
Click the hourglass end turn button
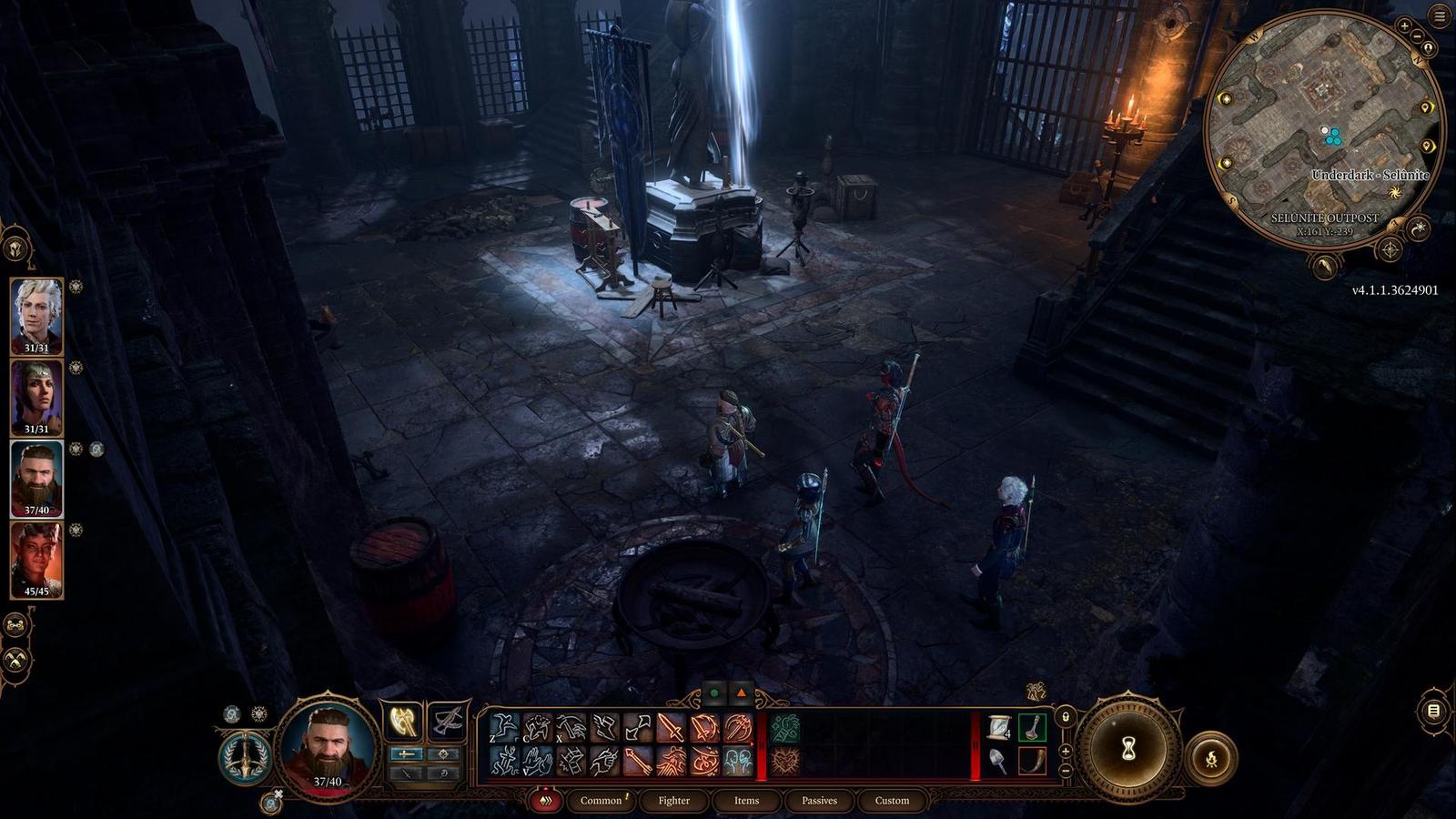1128,748
